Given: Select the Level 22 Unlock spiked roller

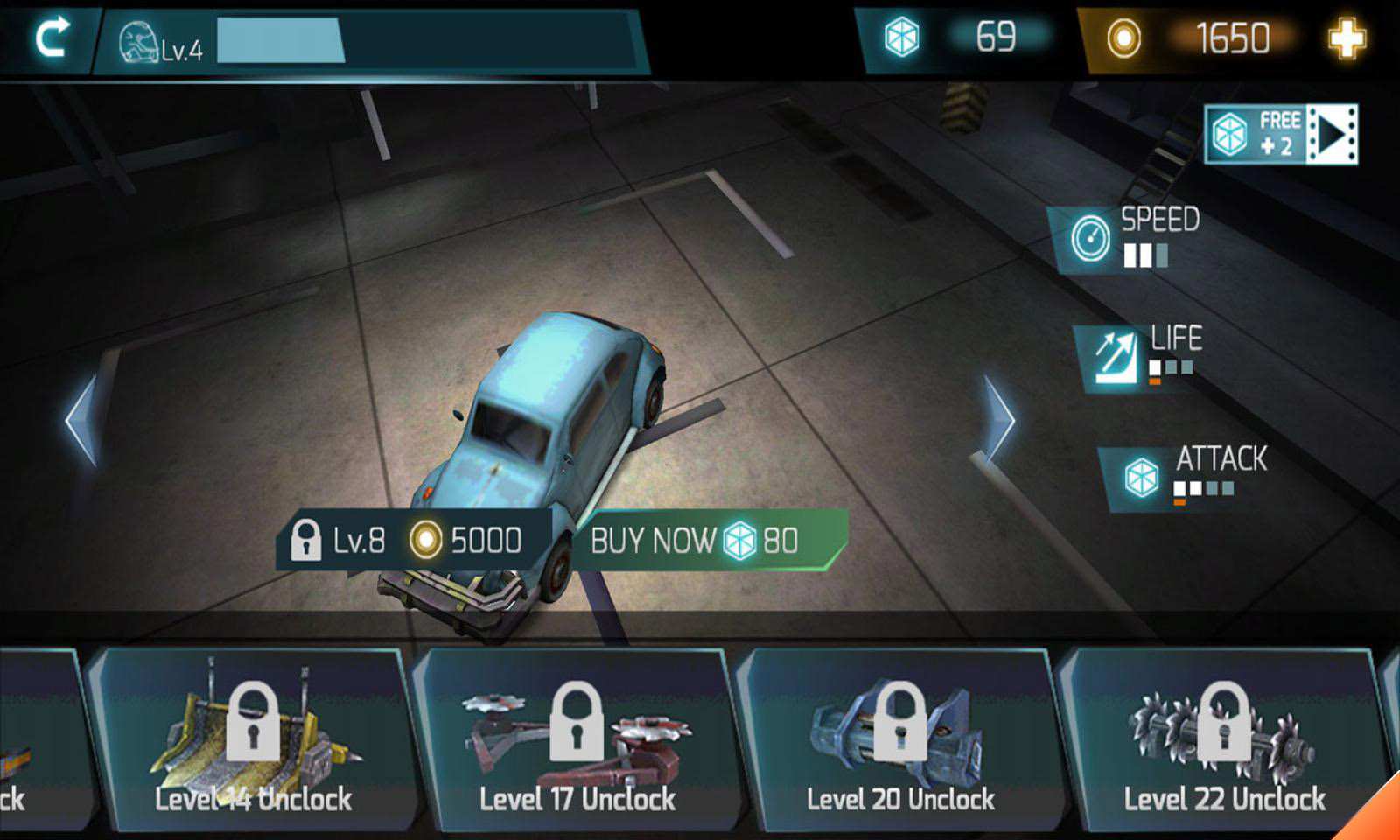Looking at the screenshot, I should point(1224,739).
